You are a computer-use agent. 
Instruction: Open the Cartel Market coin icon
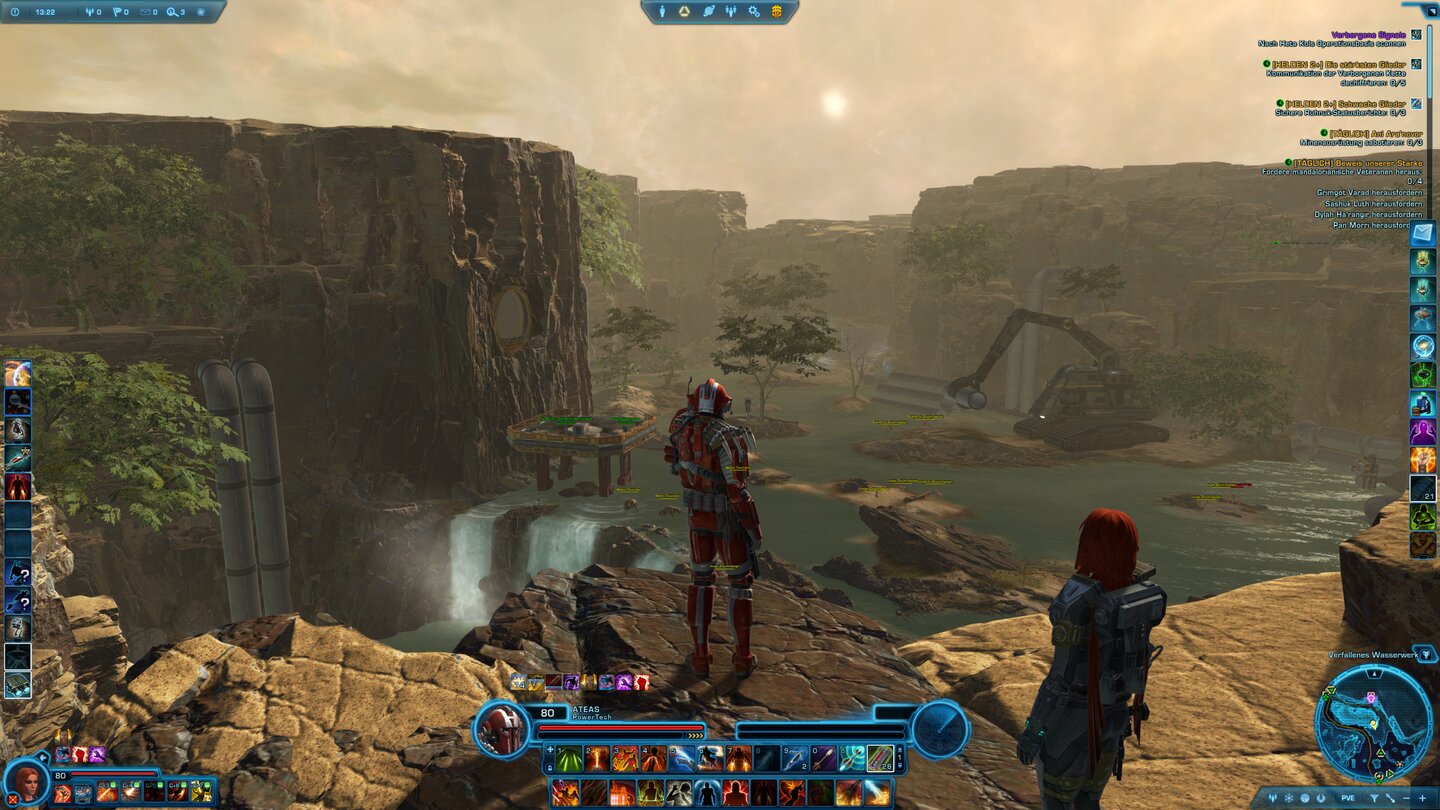[x=775, y=12]
